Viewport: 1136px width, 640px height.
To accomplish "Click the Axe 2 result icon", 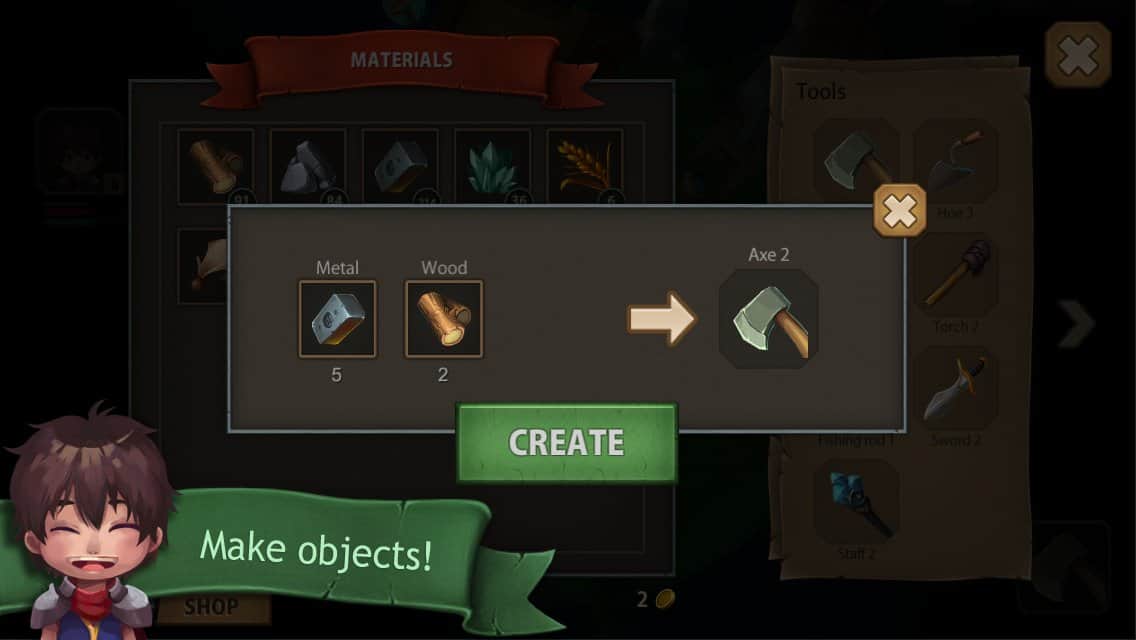I will pos(769,319).
